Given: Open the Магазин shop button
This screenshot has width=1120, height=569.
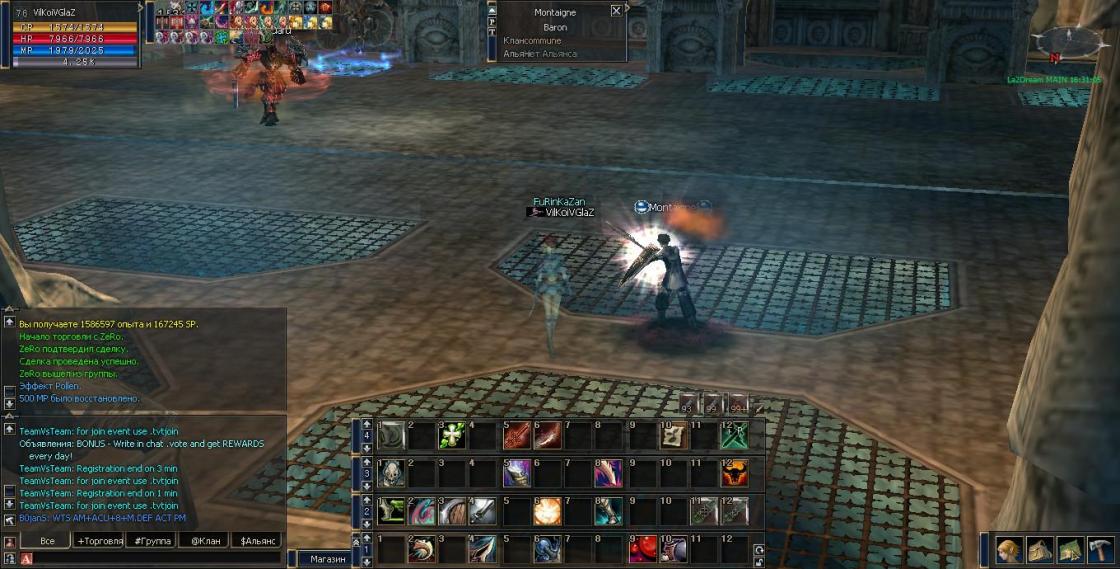Looking at the screenshot, I should click(327, 558).
